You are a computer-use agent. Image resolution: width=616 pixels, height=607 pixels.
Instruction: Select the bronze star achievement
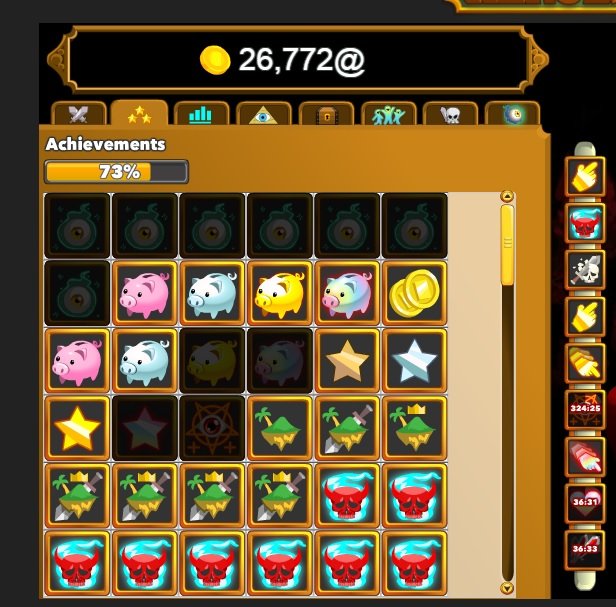(346, 360)
